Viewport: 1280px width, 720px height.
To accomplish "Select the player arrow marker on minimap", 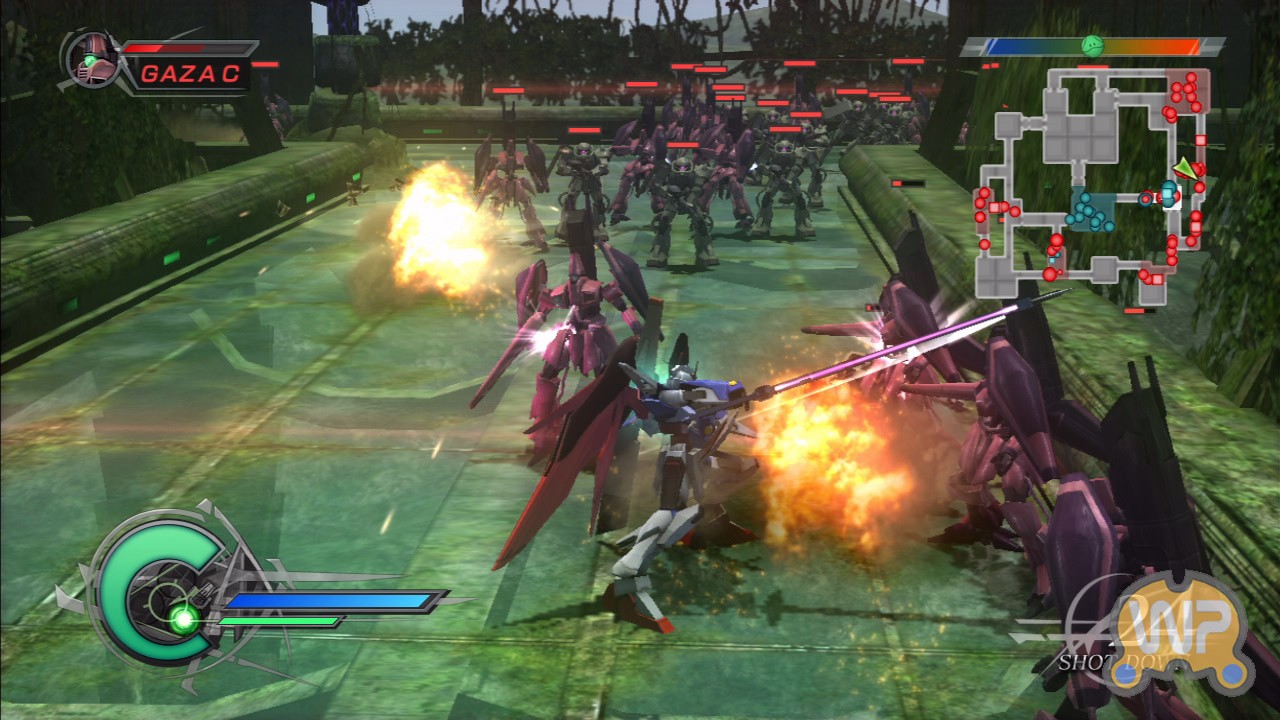I will click(1186, 169).
